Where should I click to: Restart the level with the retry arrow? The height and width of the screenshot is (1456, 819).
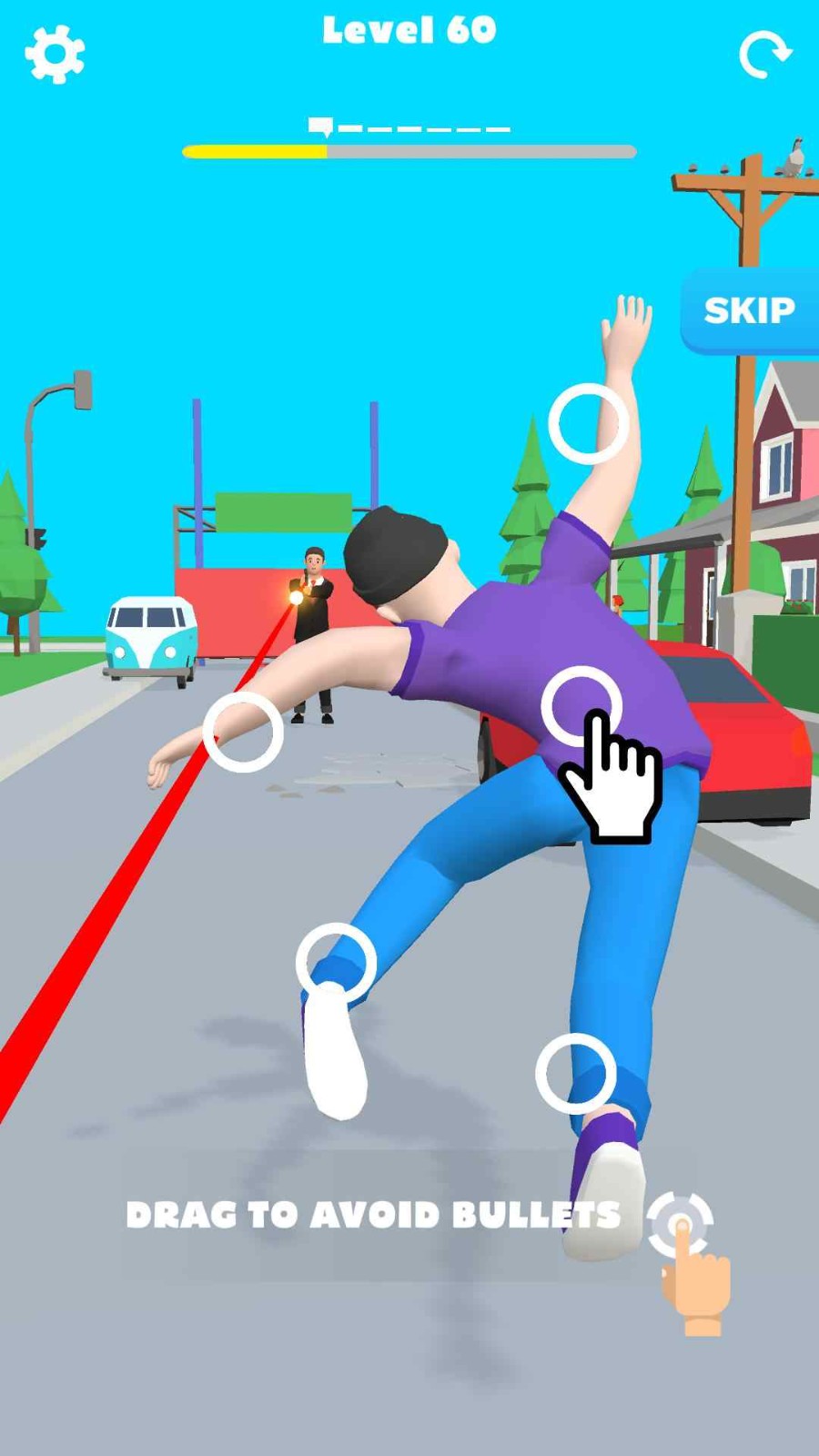click(x=764, y=56)
